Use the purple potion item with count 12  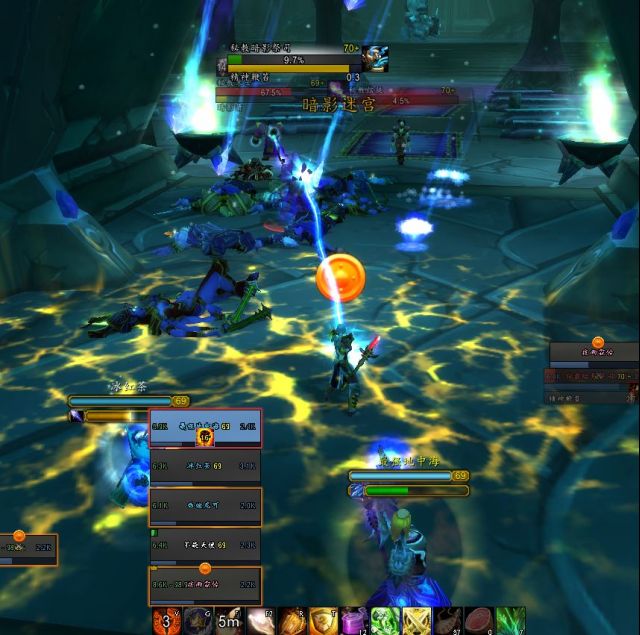point(355,621)
